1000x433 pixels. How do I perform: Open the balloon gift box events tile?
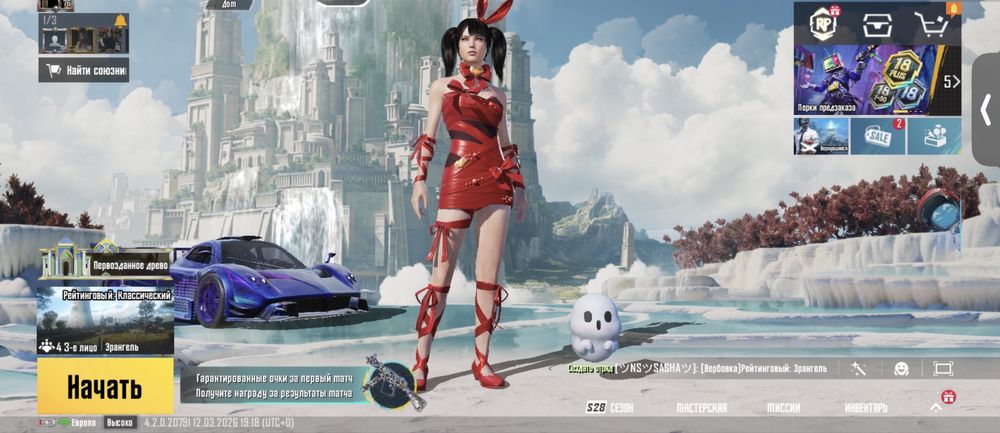pos(935,136)
